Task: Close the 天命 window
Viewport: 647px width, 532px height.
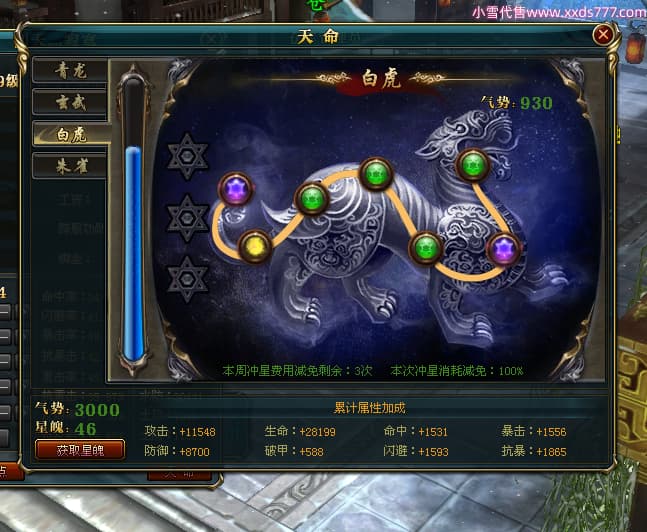Action: [603, 35]
